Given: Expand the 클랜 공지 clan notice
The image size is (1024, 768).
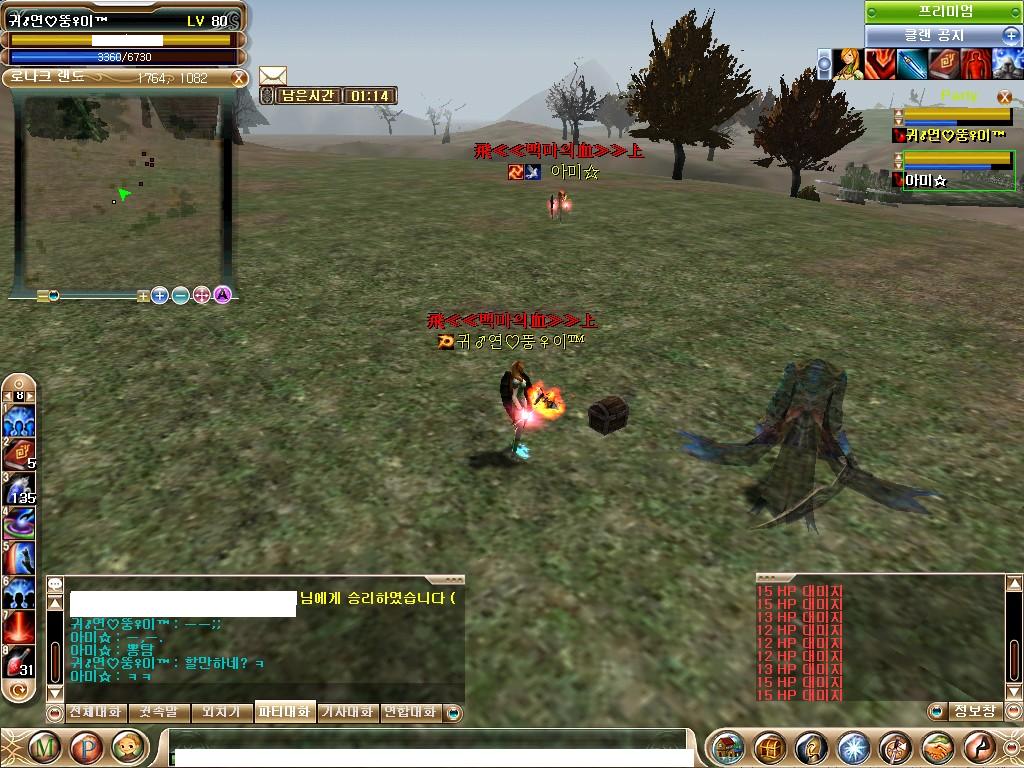Looking at the screenshot, I should [1011, 35].
